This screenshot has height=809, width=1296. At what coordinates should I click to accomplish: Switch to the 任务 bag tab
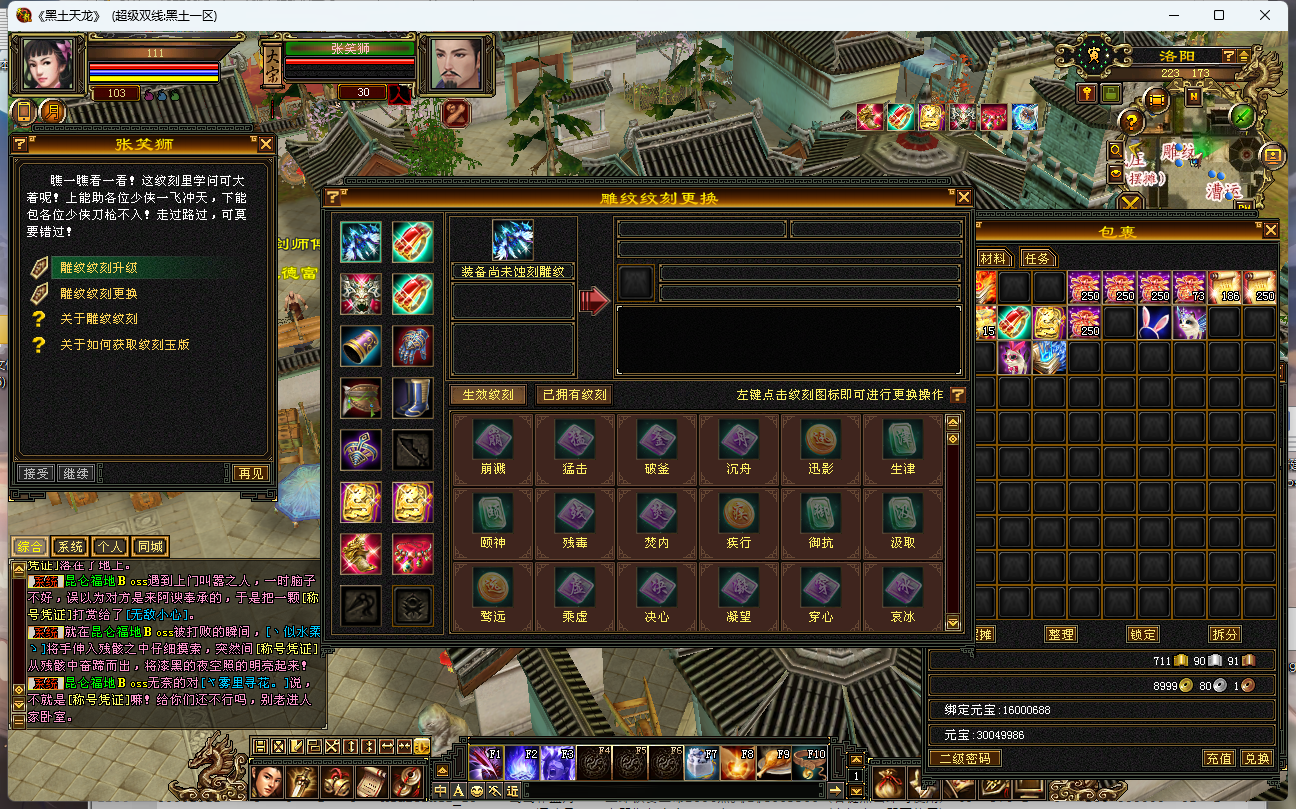pos(1038,258)
